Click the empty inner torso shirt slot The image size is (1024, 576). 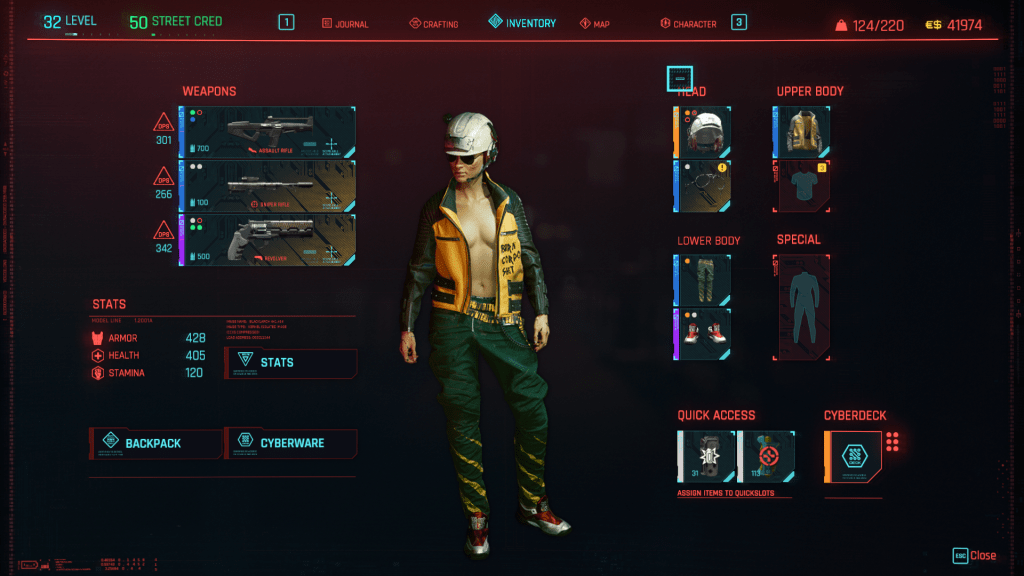click(x=801, y=186)
